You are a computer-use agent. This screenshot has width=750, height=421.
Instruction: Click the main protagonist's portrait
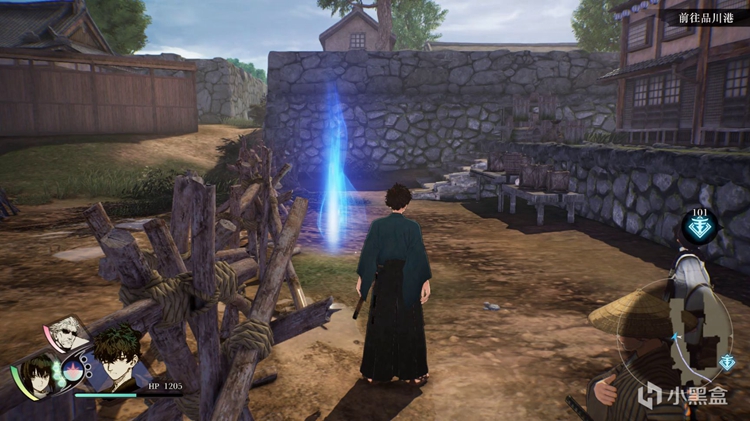click(x=117, y=357)
